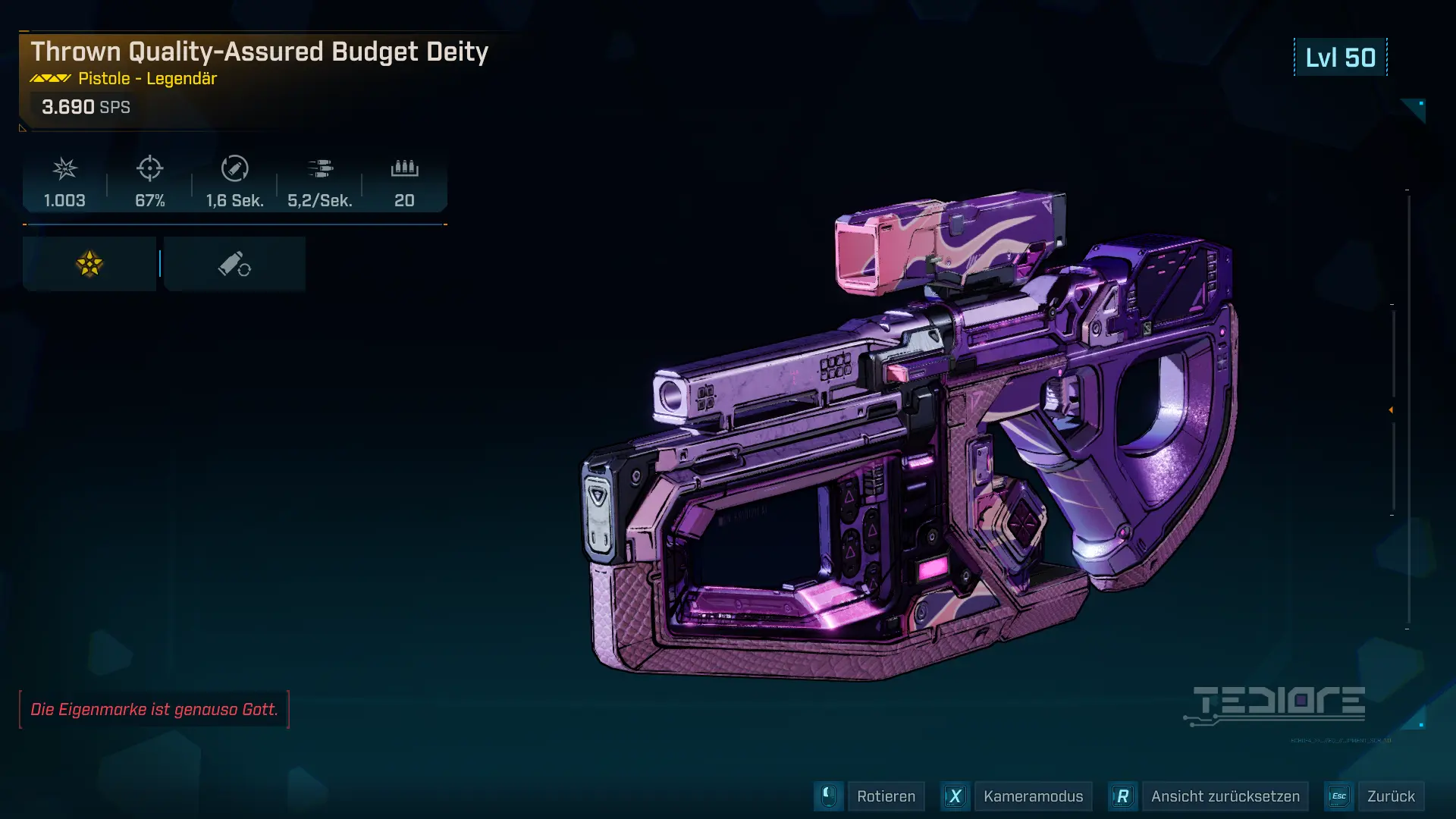Click the Zurück button

tap(1393, 796)
